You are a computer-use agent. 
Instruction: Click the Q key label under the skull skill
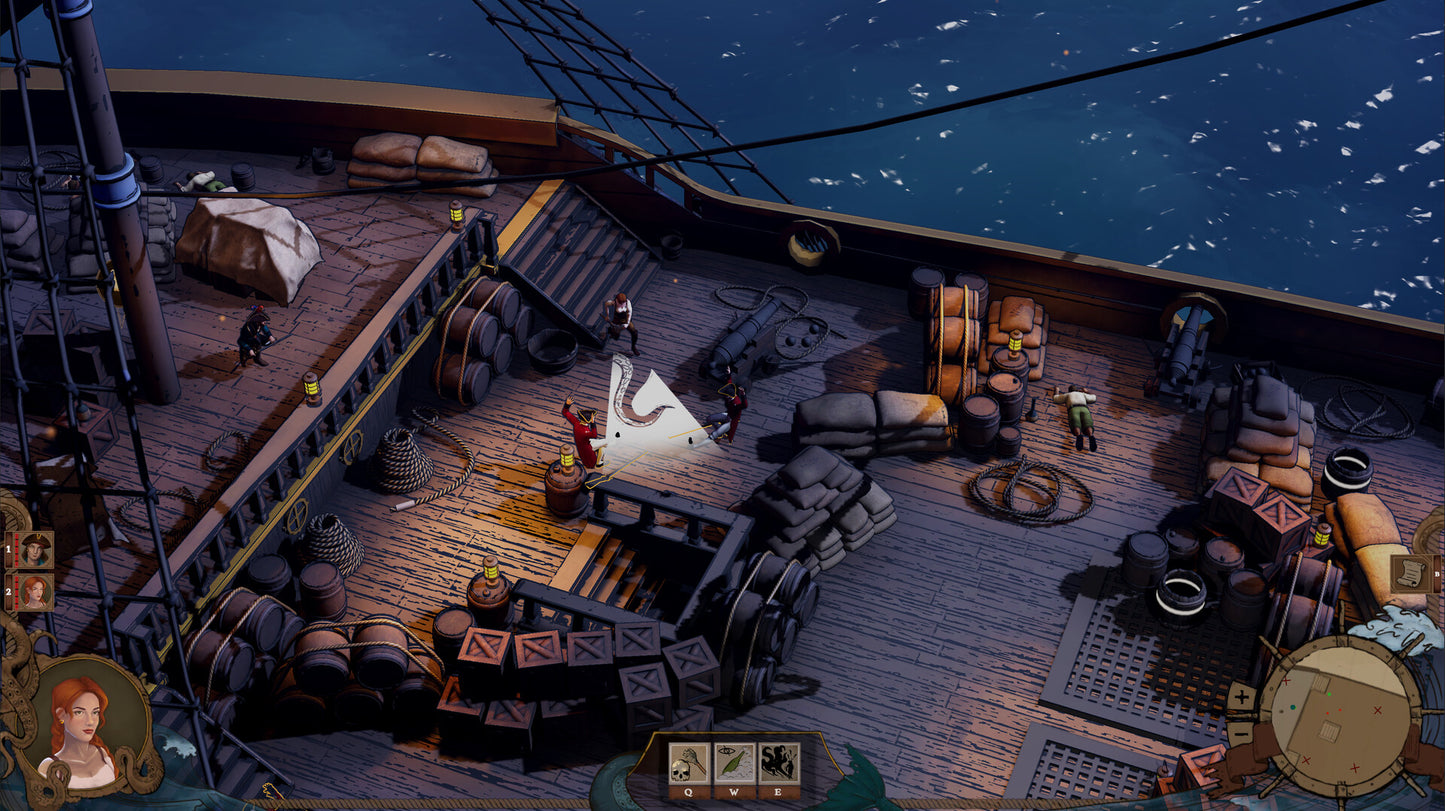coord(688,792)
